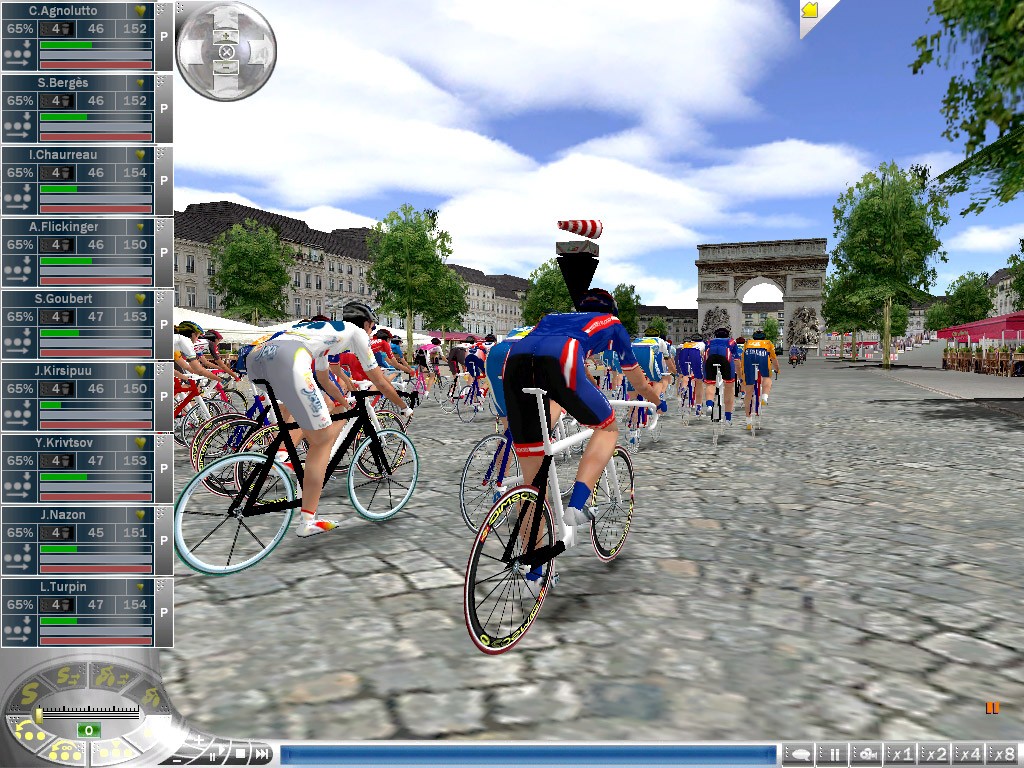This screenshot has width=1024, height=768.
Task: Click the video camera view button
Action: pyautogui.click(x=868, y=754)
